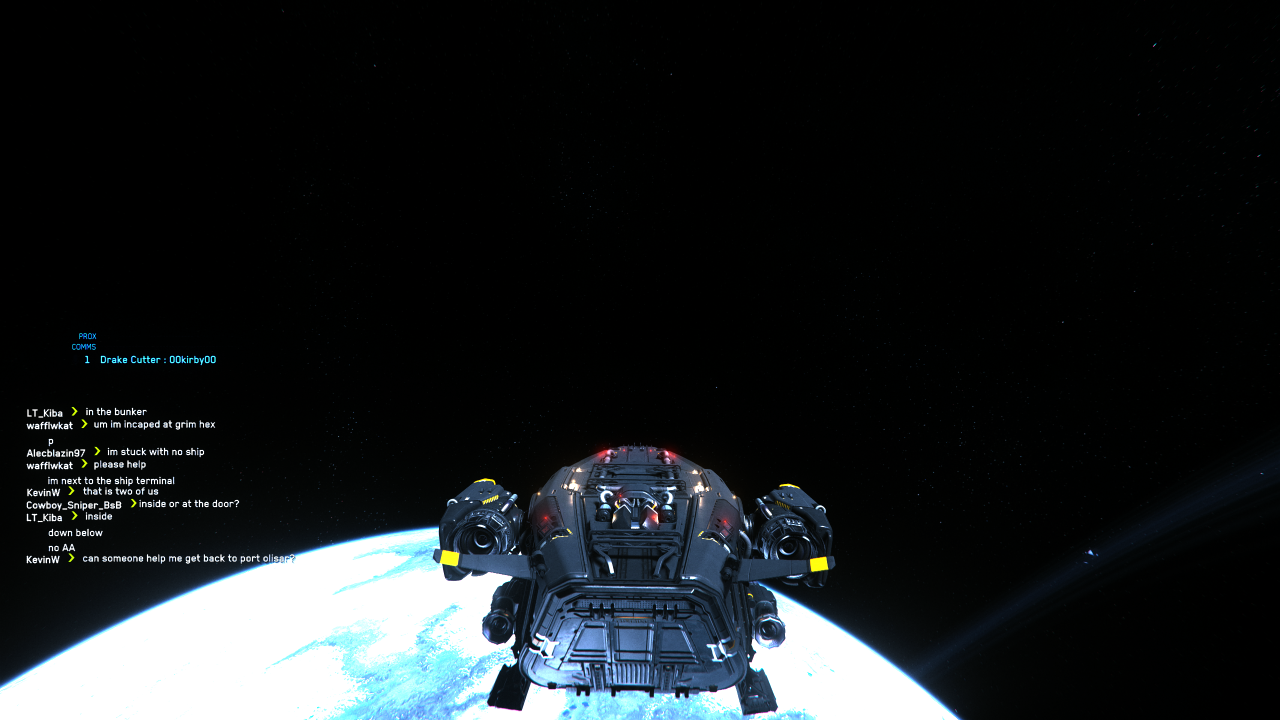
Task: Click LT_Kiba's username in chat
Action: (44, 411)
